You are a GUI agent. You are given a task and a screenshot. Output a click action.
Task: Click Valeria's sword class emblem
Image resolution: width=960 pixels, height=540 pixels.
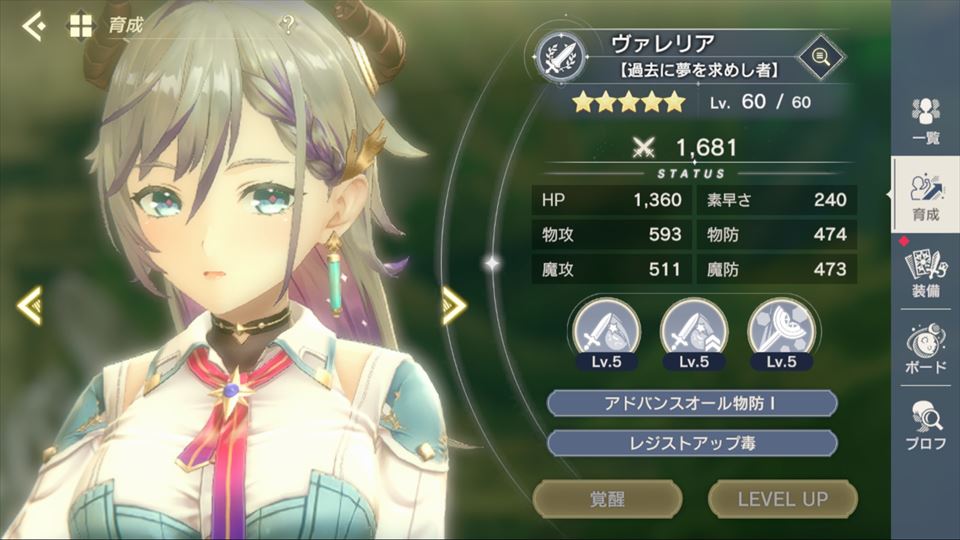[x=559, y=56]
